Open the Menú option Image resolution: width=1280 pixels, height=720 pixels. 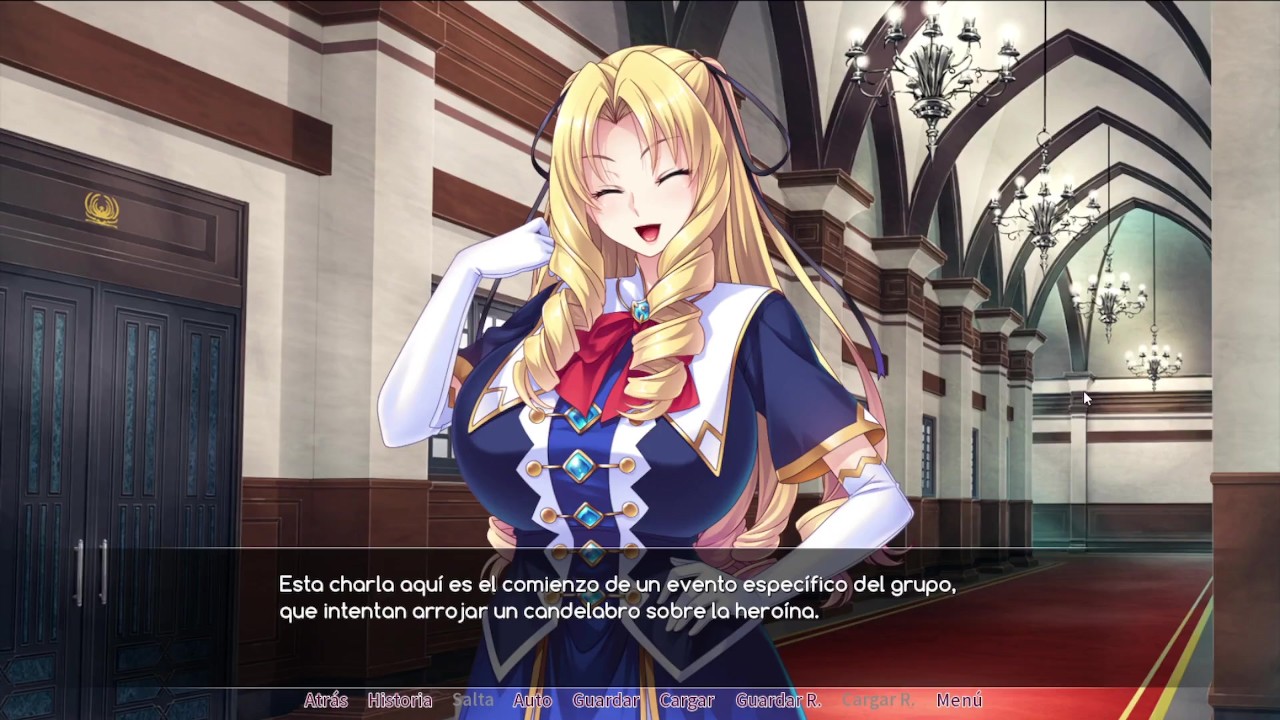[x=959, y=700]
